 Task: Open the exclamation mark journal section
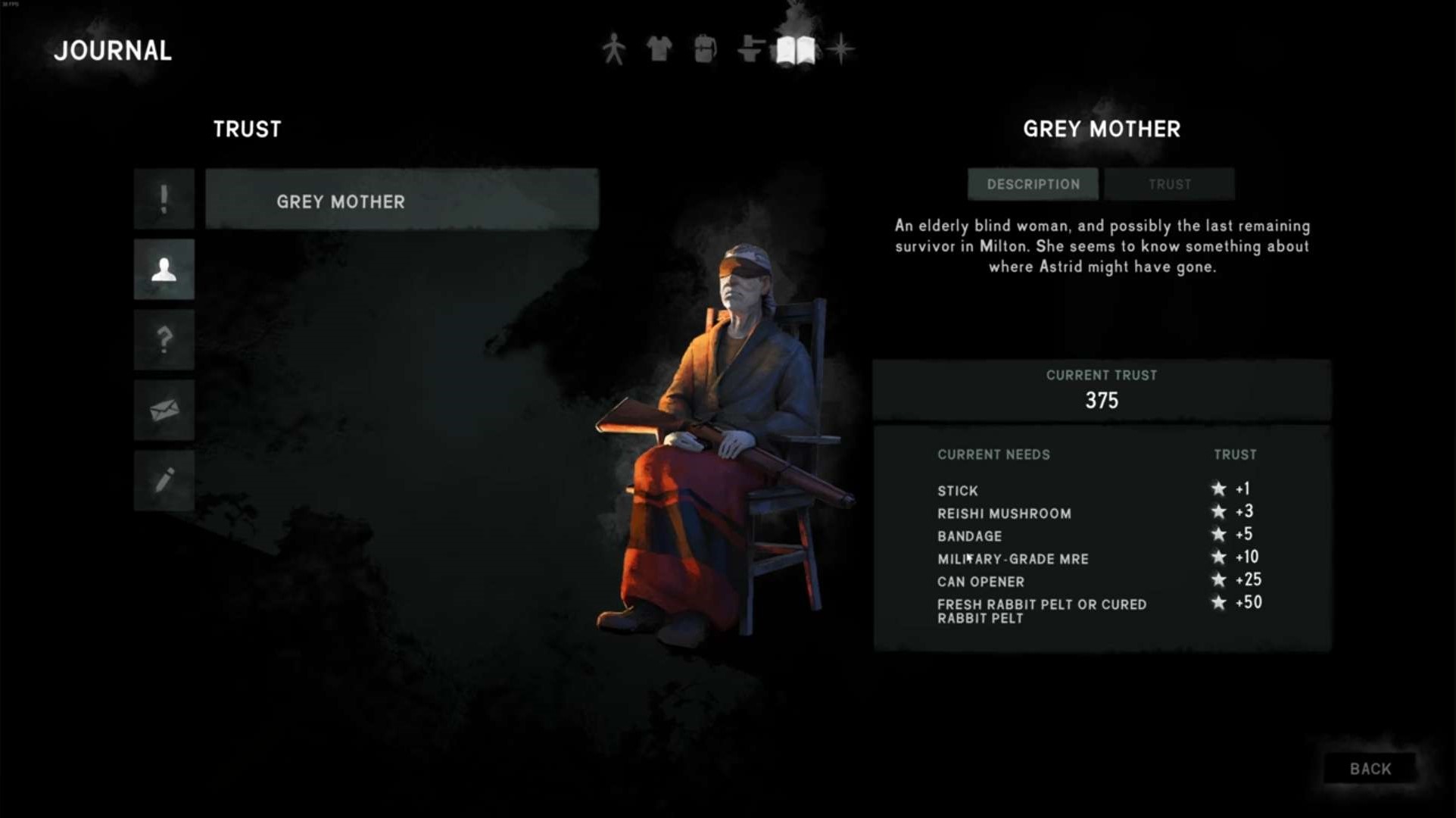click(x=164, y=199)
